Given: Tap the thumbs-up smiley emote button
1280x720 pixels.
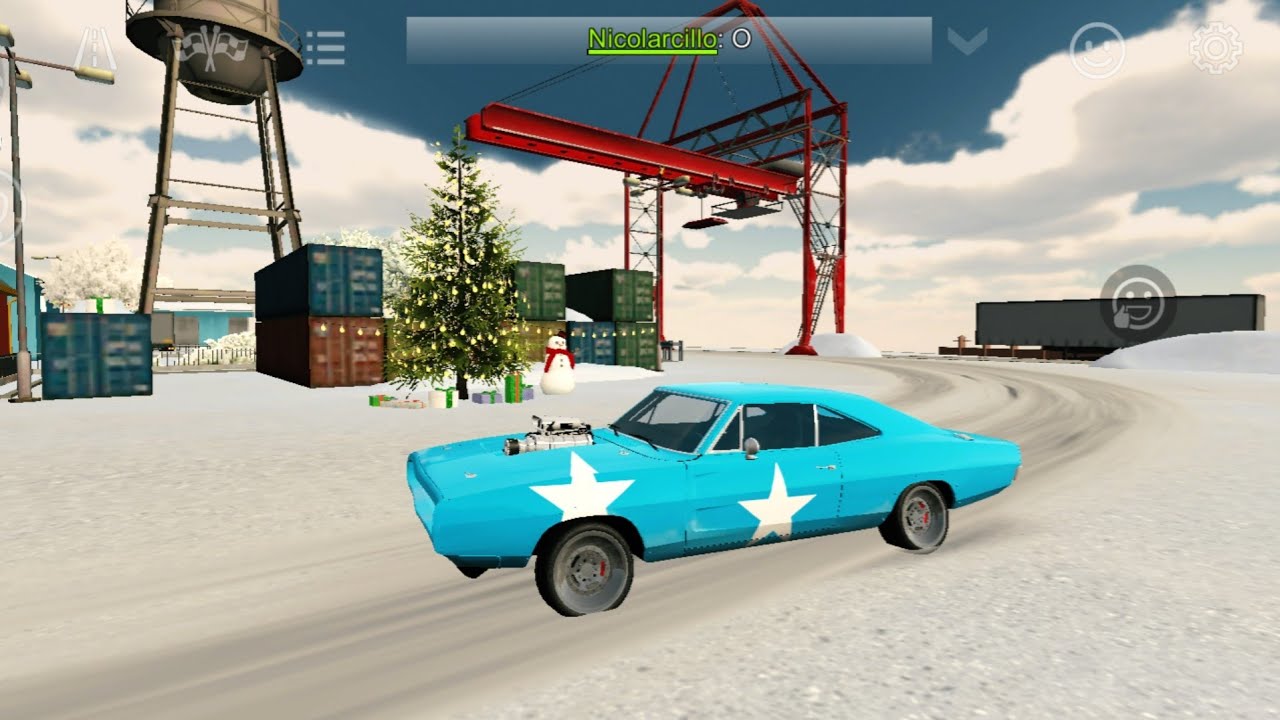Looking at the screenshot, I should (x=1138, y=301).
